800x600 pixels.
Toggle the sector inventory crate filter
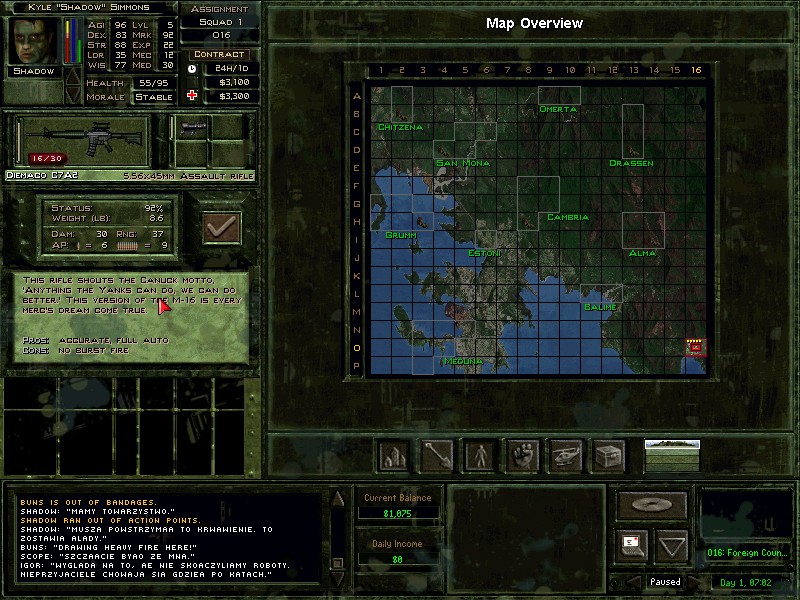609,455
